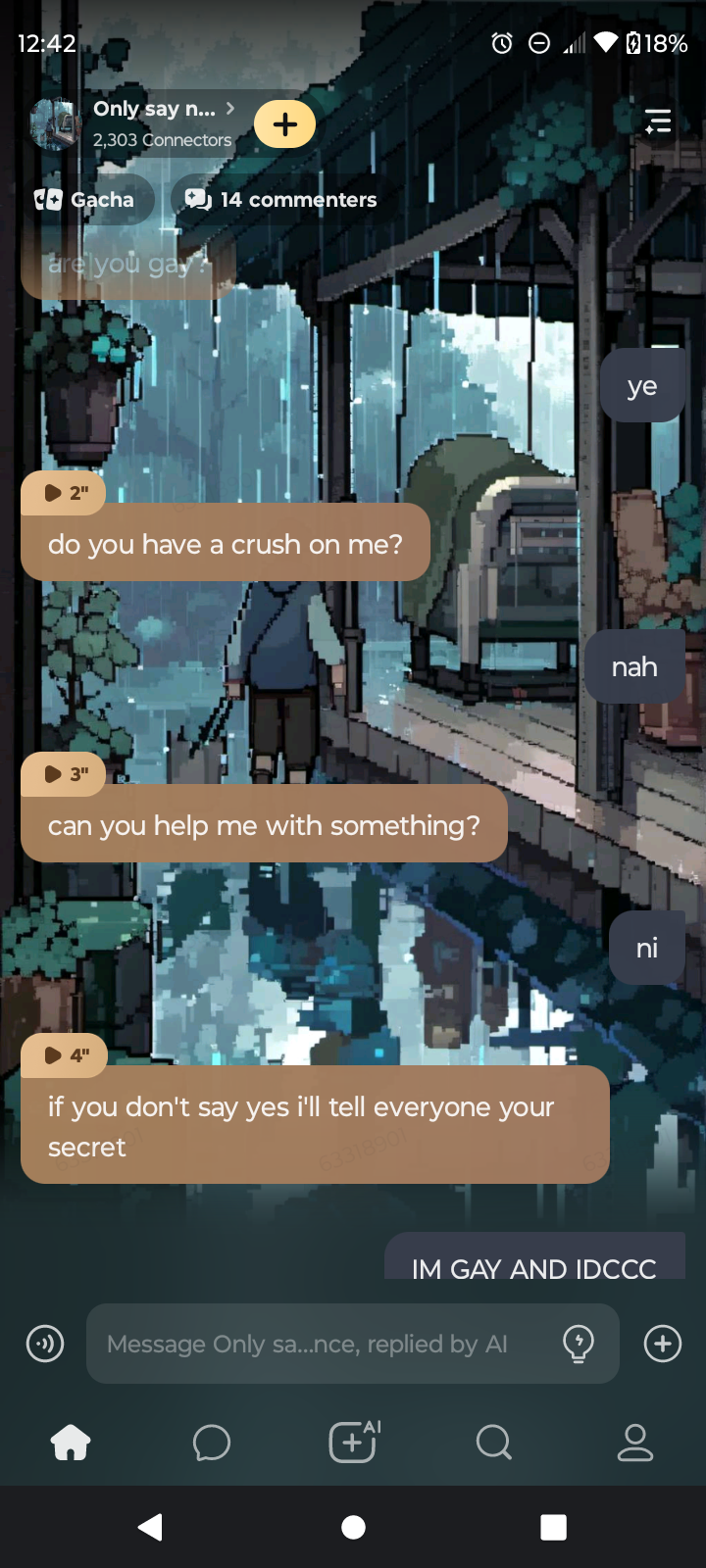Play the 2" voice clip
The height and width of the screenshot is (1568, 706).
click(64, 493)
